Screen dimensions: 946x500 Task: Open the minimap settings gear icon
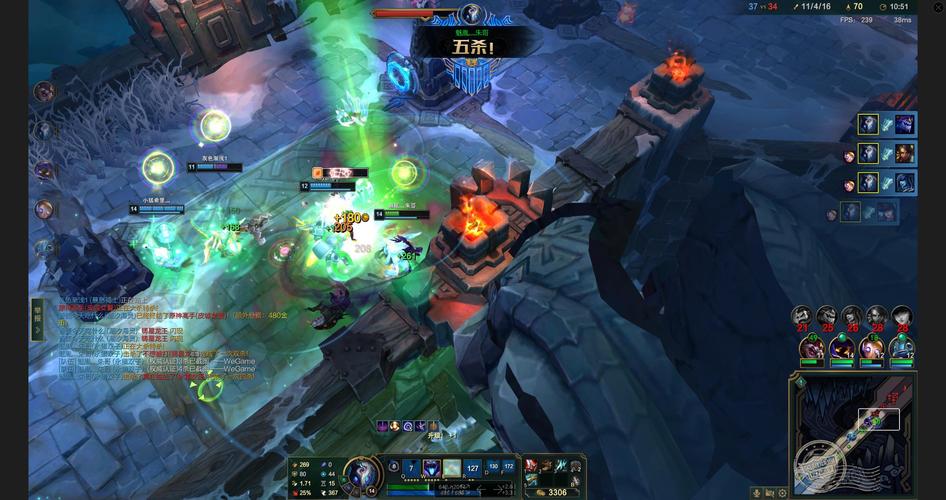782,492
